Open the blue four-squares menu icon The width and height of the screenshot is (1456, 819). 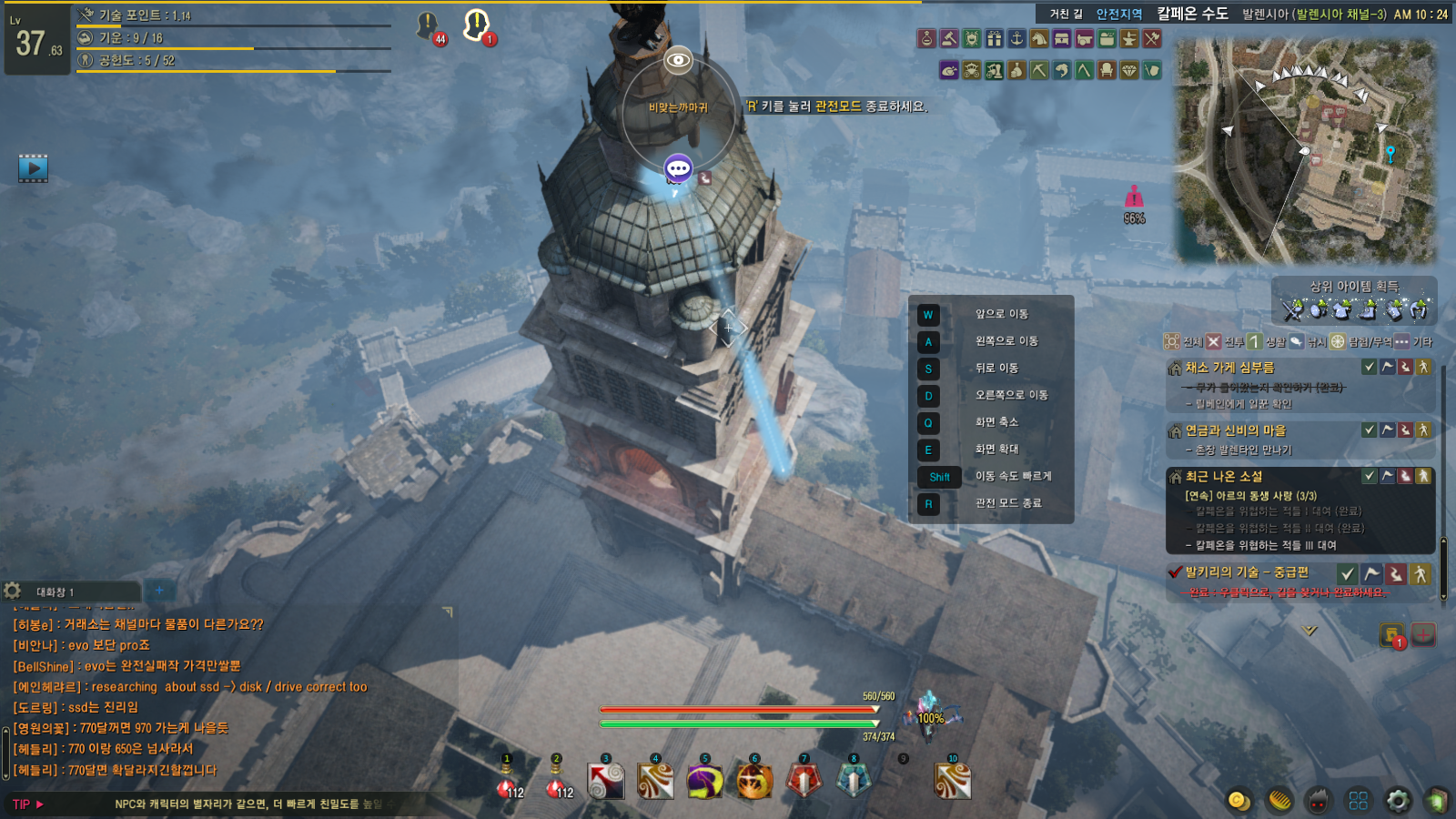click(1358, 800)
